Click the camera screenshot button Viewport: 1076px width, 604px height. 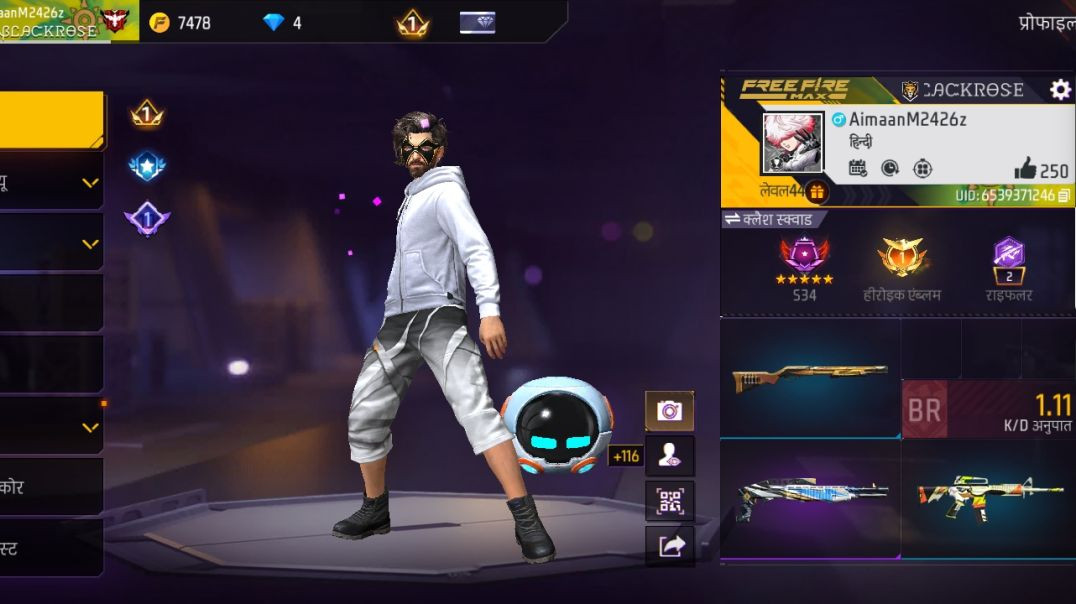(669, 411)
